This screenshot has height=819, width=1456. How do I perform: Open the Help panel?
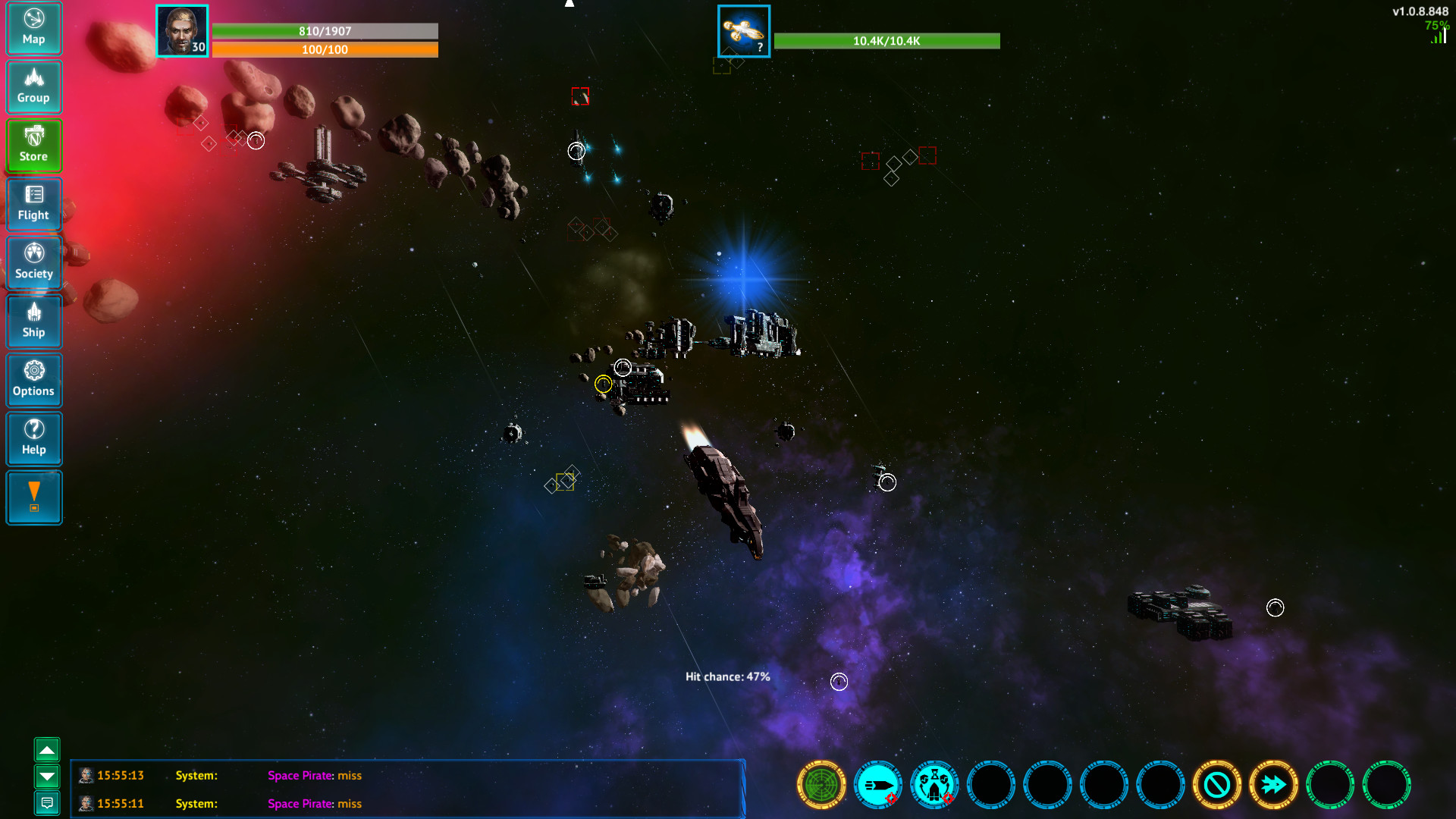pos(34,438)
